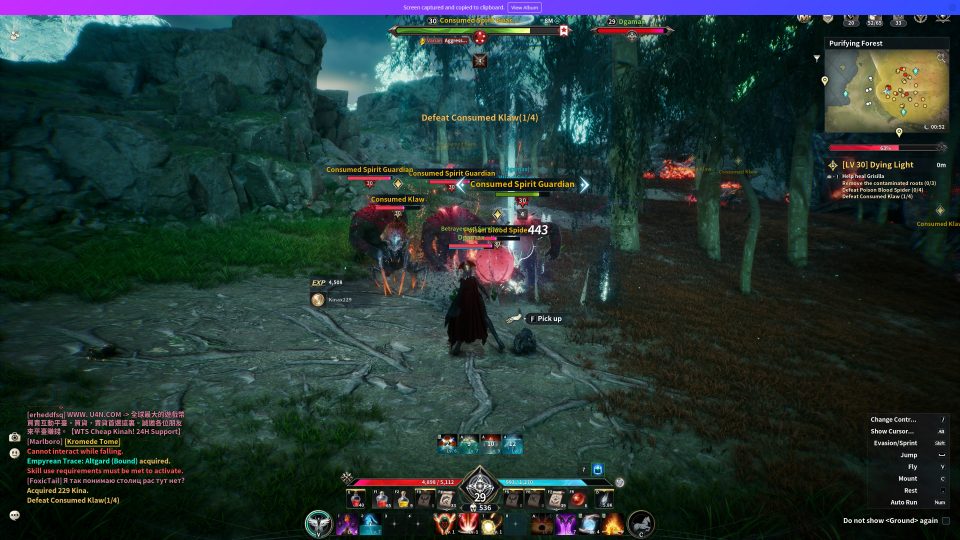Click the blue glowing icon above the mana bar
Screen dimensions: 960x540
pos(598,468)
